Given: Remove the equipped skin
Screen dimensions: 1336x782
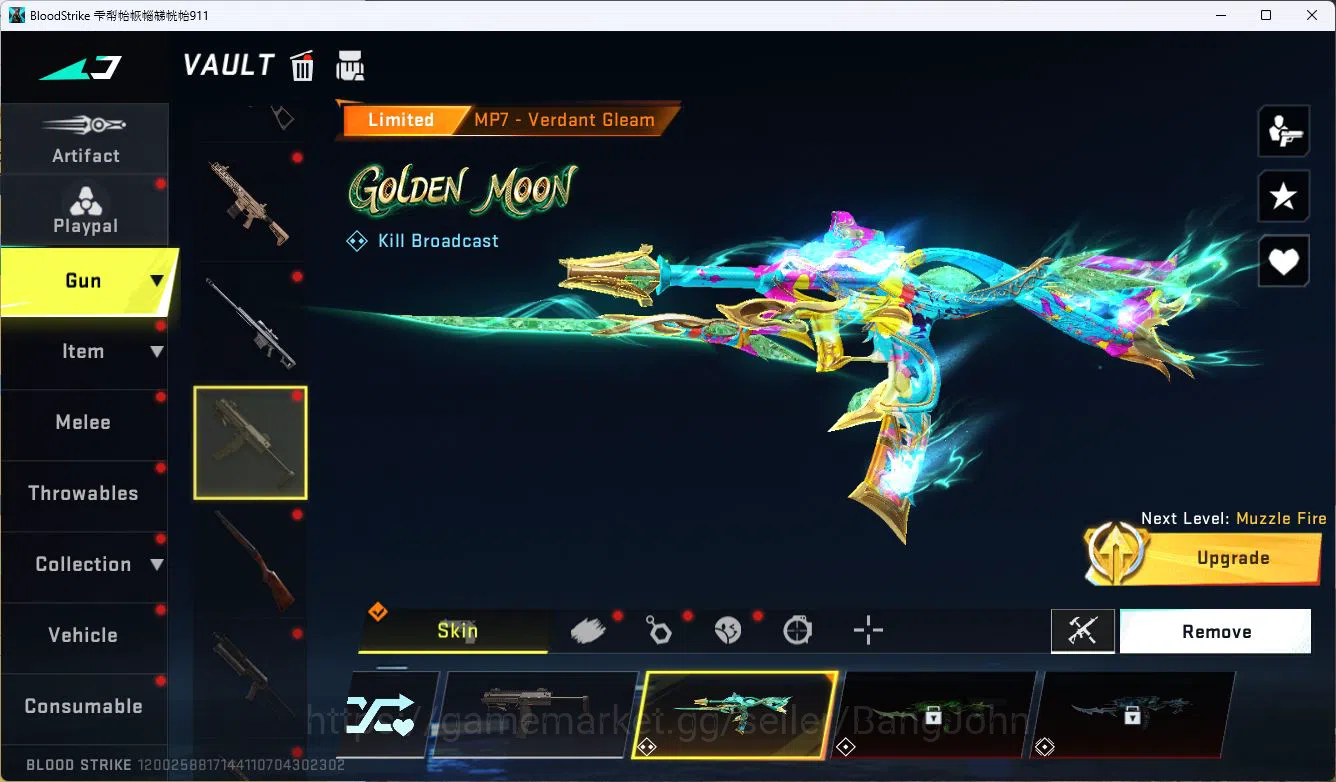Looking at the screenshot, I should [1216, 631].
